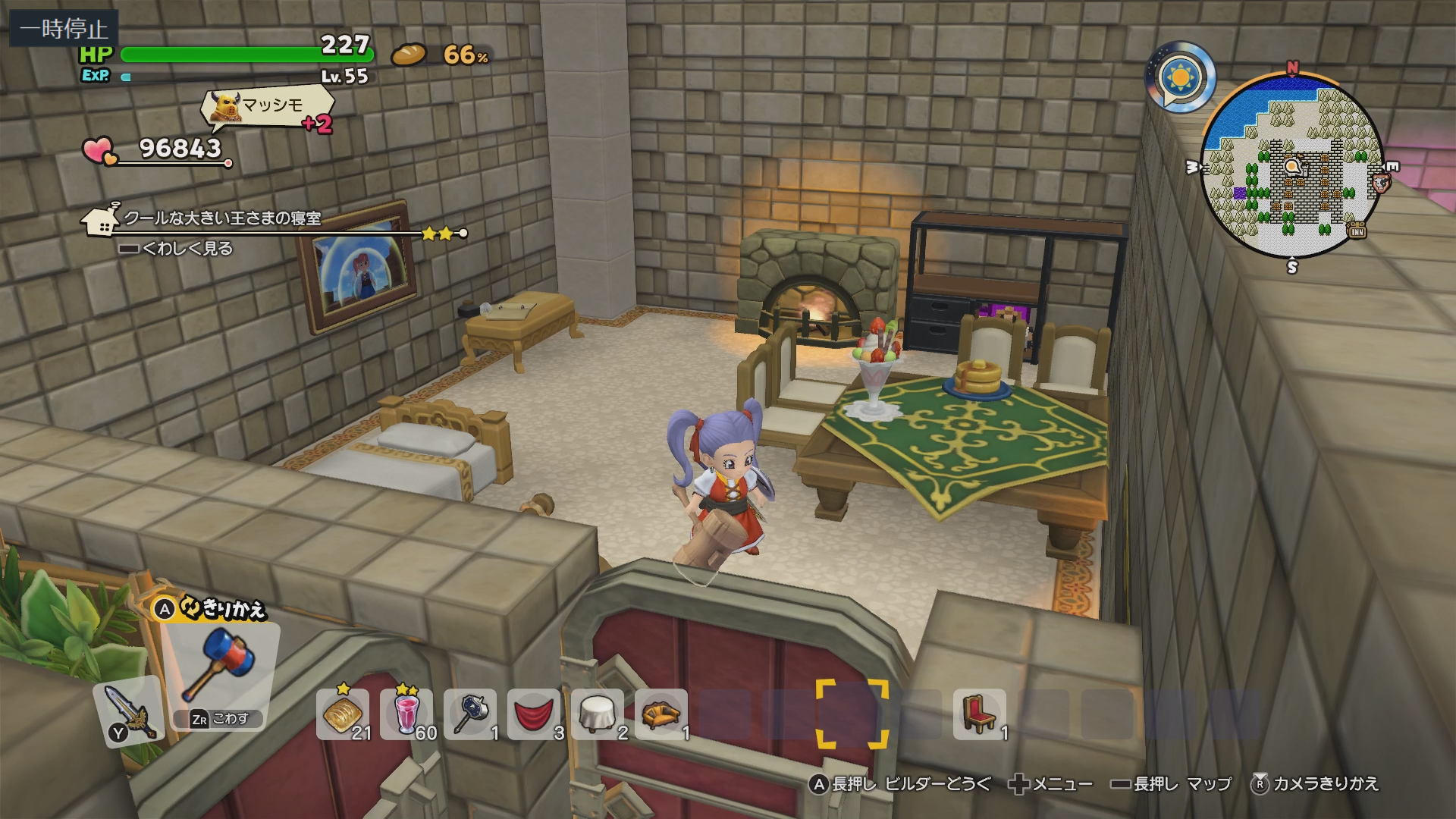Viewport: 1456px width, 819px height.
Task: Switch to the sword weapon icon
Action: point(127,711)
